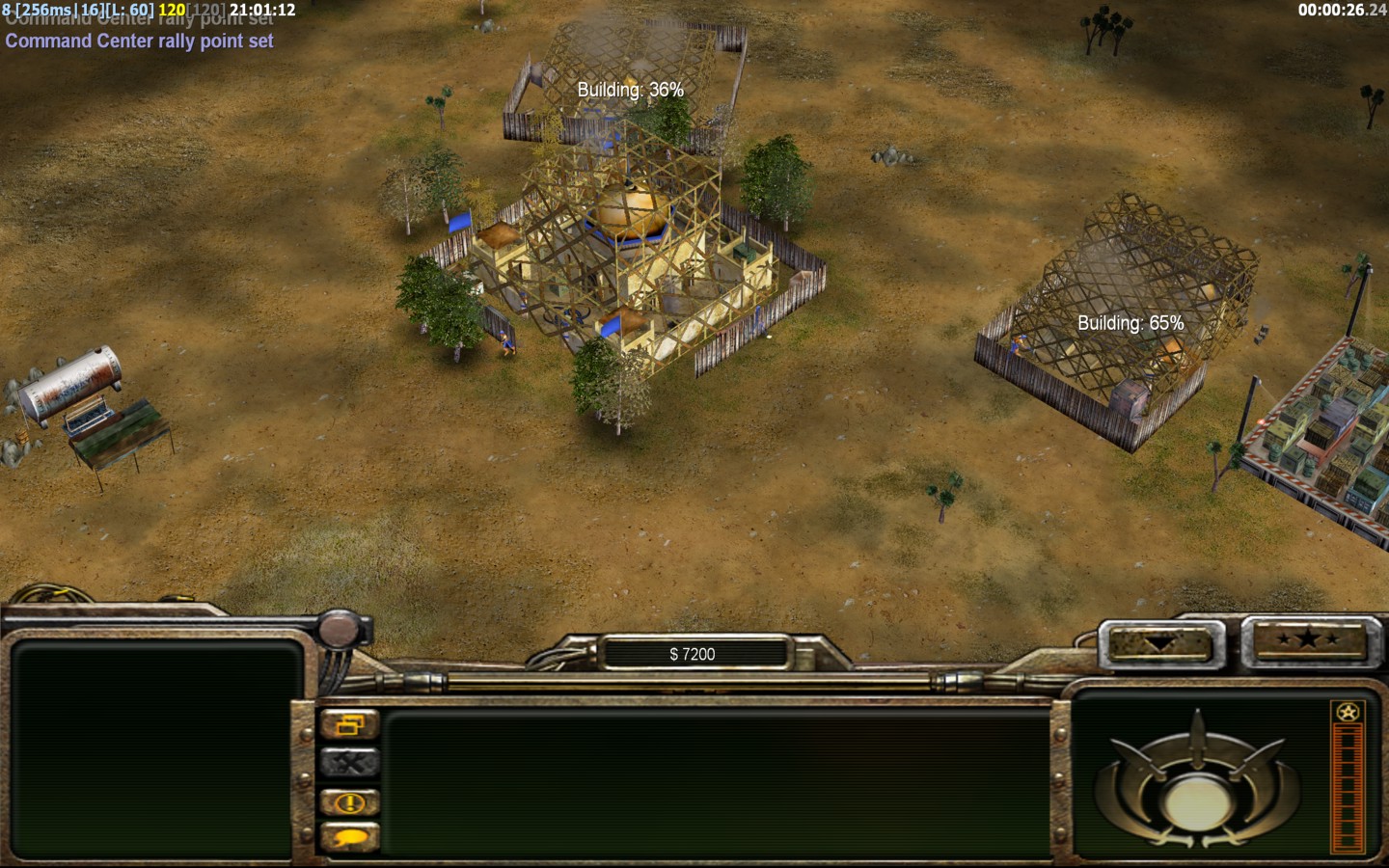Open chat with the speech bubble button
This screenshot has height=868, width=1389.
349,837
